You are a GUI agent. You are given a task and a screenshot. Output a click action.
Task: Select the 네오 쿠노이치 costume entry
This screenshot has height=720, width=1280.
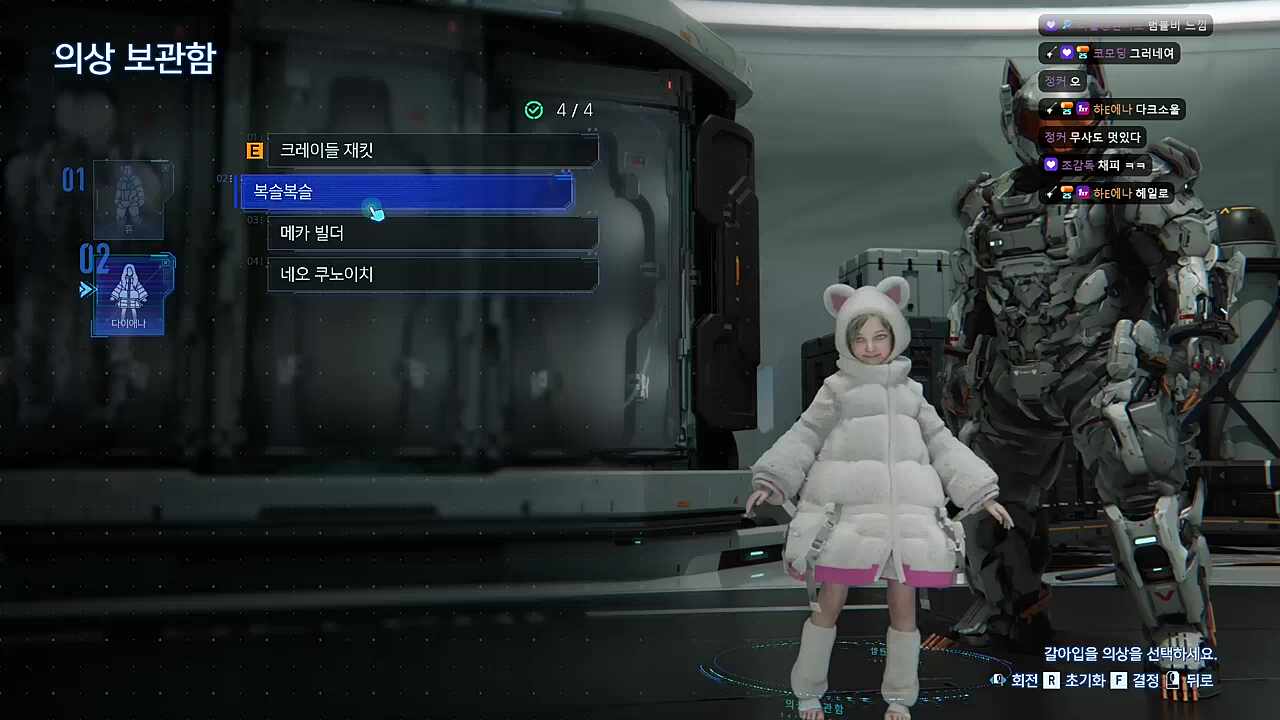pos(432,274)
